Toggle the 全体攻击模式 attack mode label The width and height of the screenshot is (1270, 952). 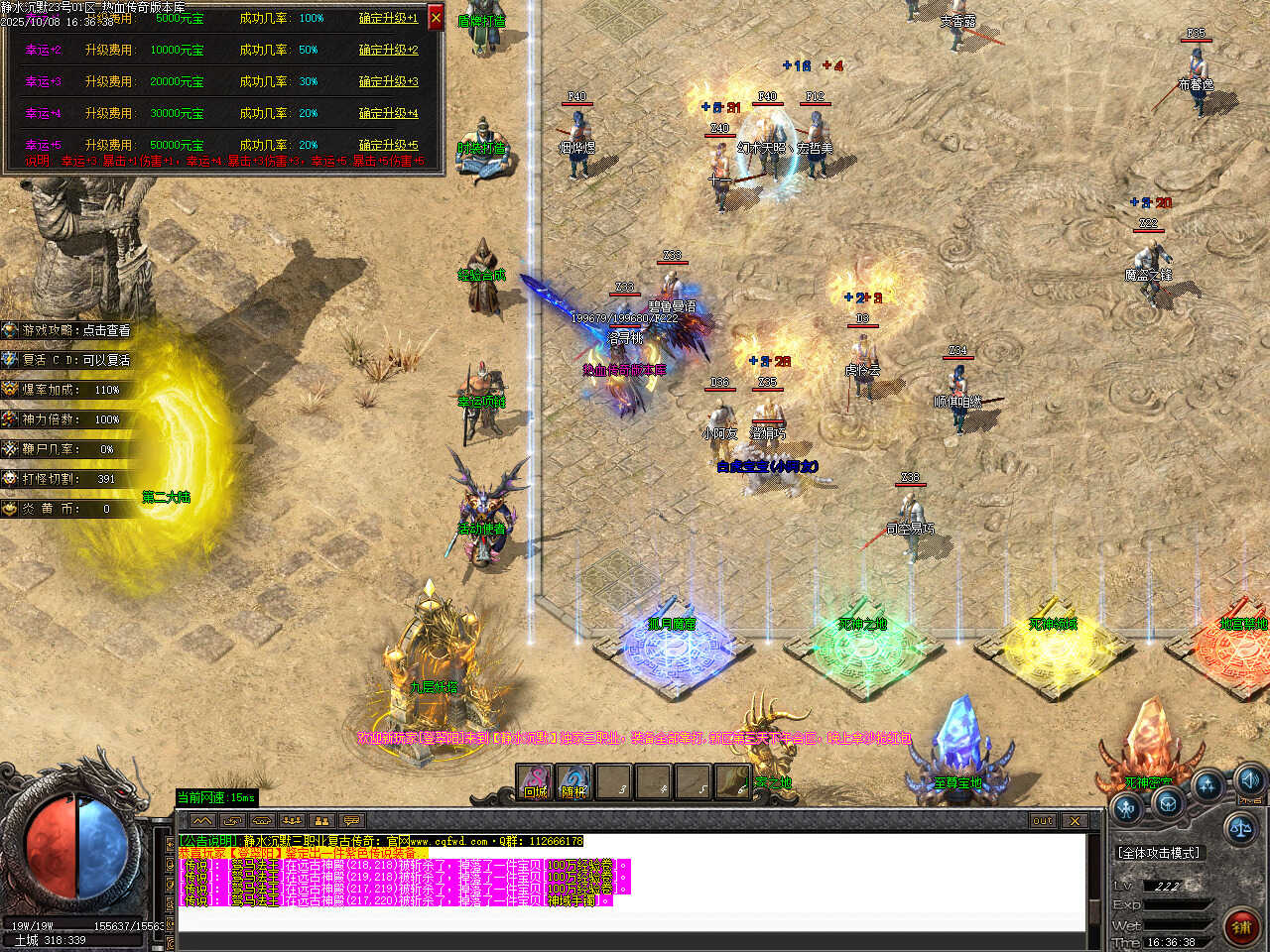1158,852
